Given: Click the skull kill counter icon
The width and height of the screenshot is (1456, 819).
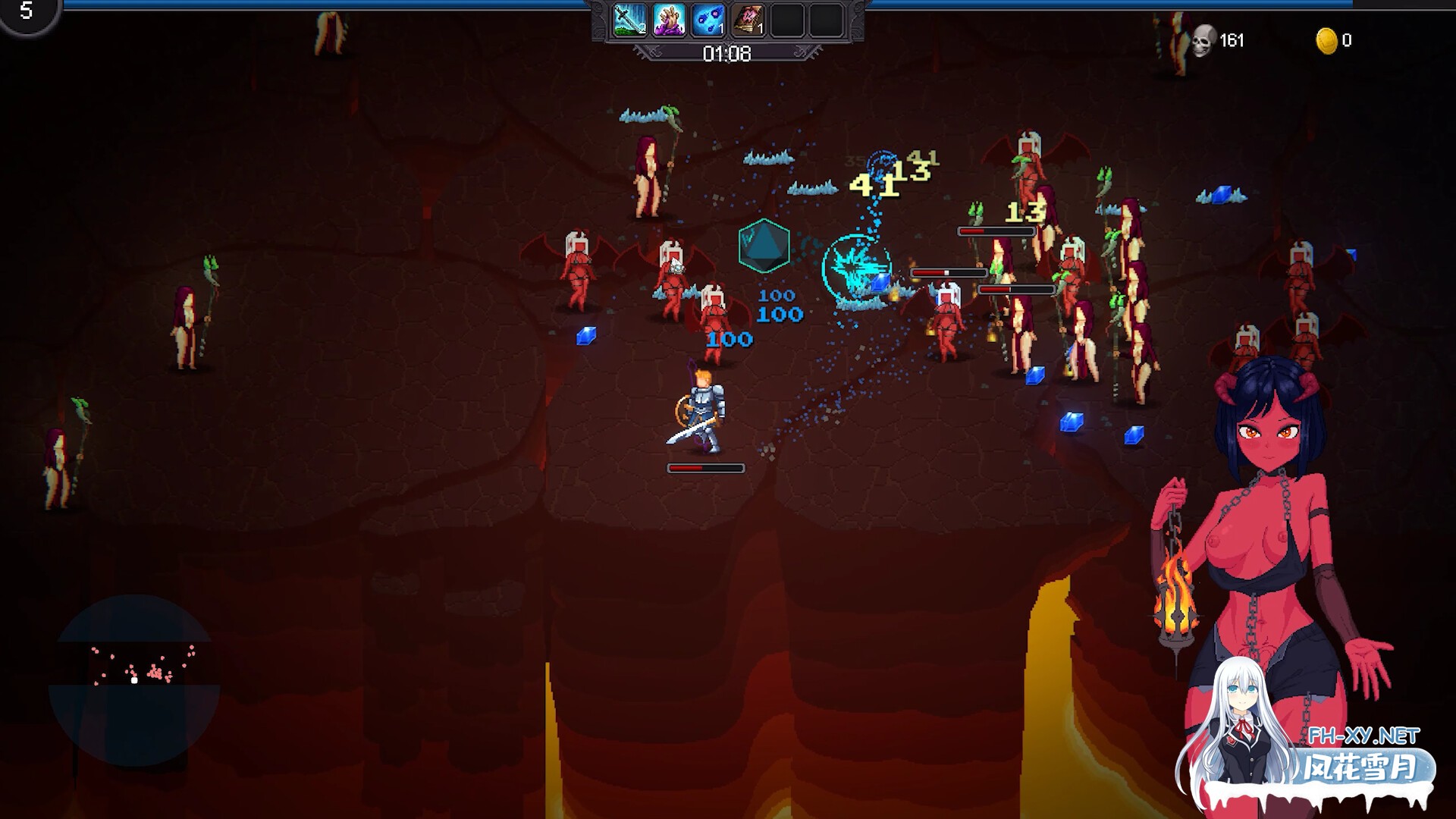Looking at the screenshot, I should tap(1202, 40).
